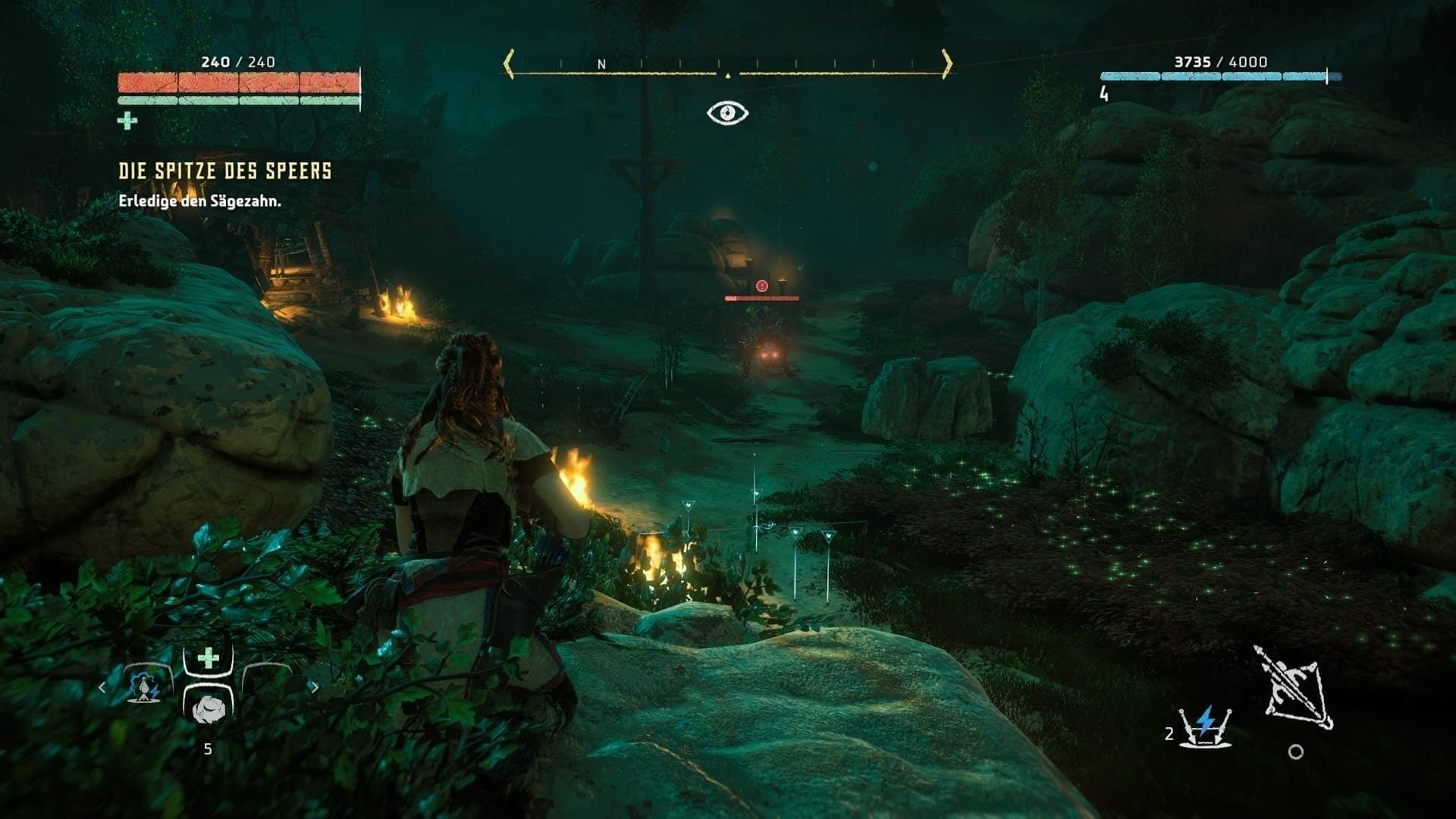
Task: Open the quest 'Die Spitze des Speers'
Action: tap(225, 171)
